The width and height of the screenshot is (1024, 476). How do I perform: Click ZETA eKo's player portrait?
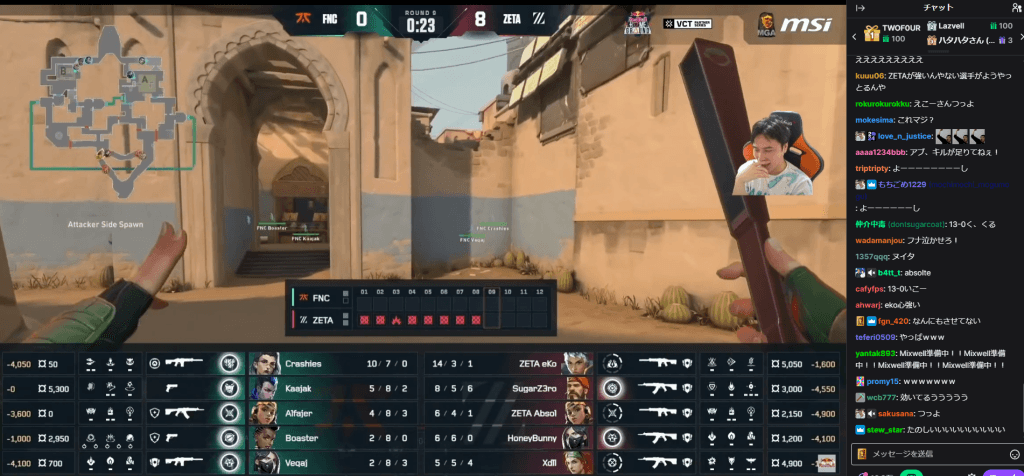click(x=574, y=364)
